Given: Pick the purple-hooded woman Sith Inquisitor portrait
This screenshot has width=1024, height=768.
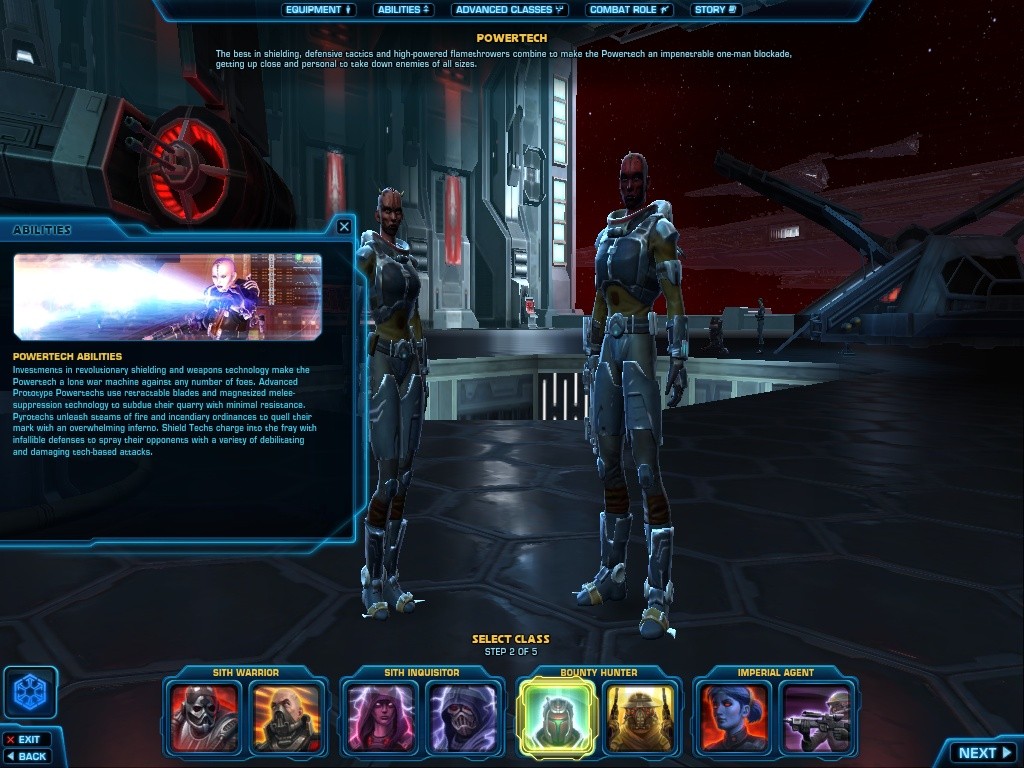Looking at the screenshot, I should [381, 716].
